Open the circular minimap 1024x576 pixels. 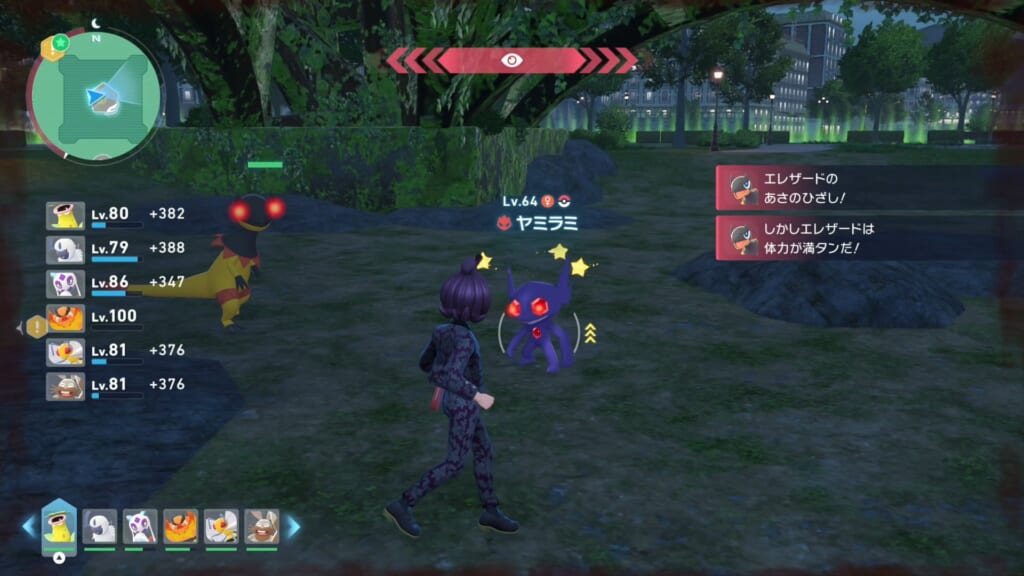[x=94, y=95]
